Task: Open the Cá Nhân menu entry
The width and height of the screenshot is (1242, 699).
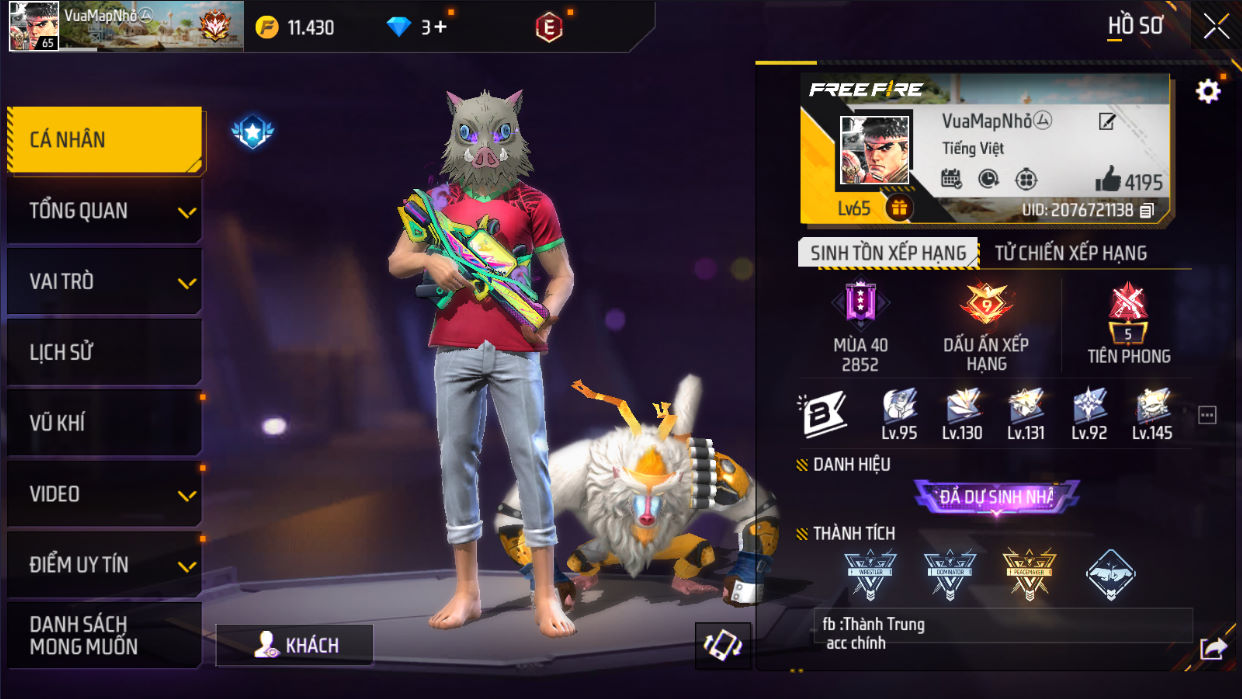Action: (x=104, y=140)
